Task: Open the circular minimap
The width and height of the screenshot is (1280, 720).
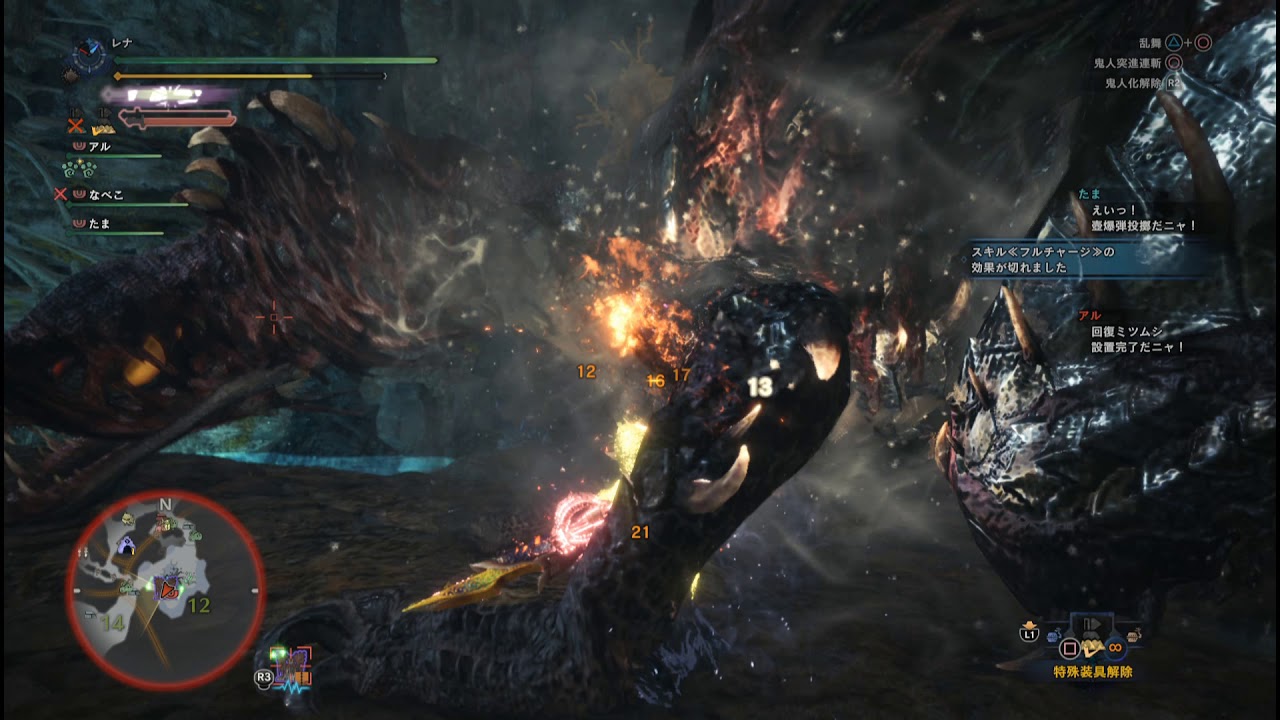Action: click(x=166, y=590)
